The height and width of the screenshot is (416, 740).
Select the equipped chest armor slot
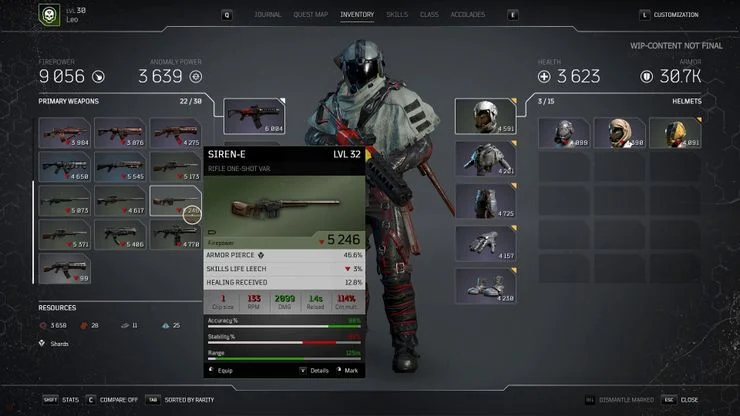485,158
